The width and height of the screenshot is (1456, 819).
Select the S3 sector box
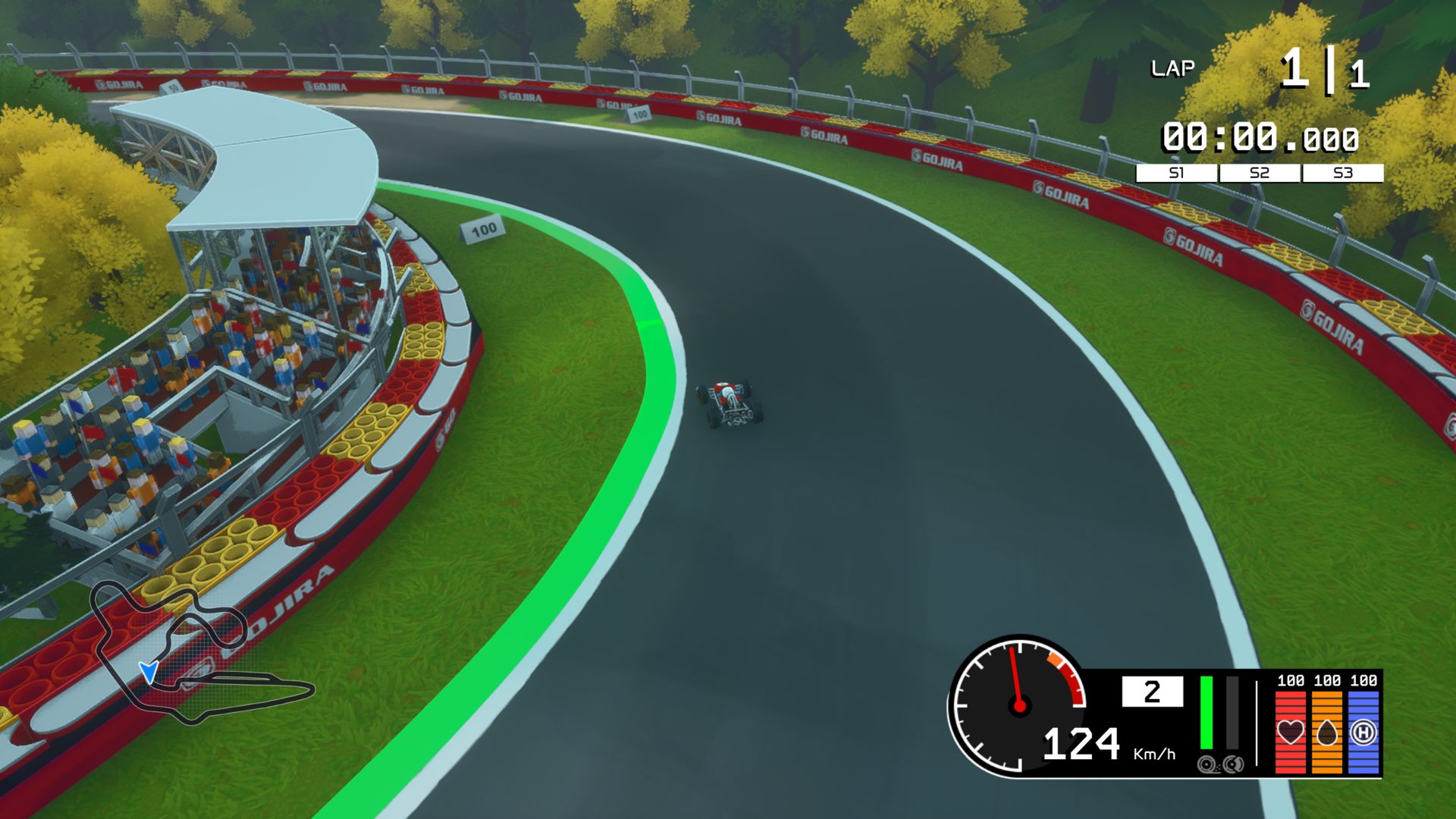pyautogui.click(x=1342, y=173)
